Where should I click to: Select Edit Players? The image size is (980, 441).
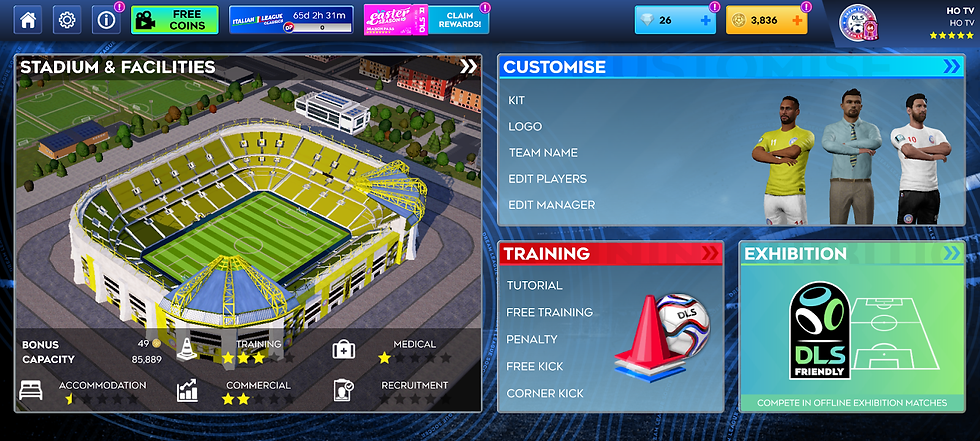547,179
